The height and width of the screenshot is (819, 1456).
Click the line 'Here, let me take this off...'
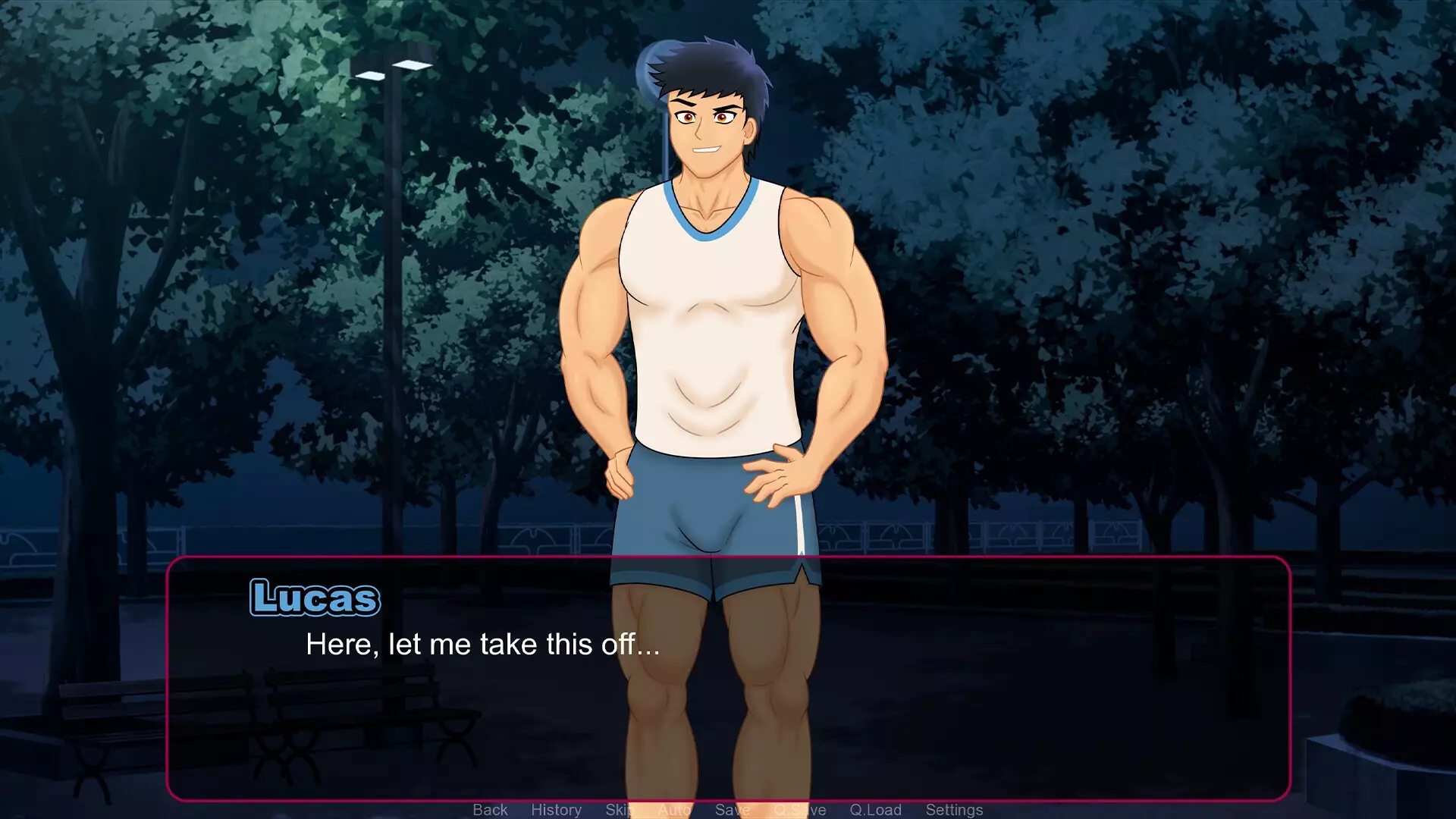tap(482, 644)
